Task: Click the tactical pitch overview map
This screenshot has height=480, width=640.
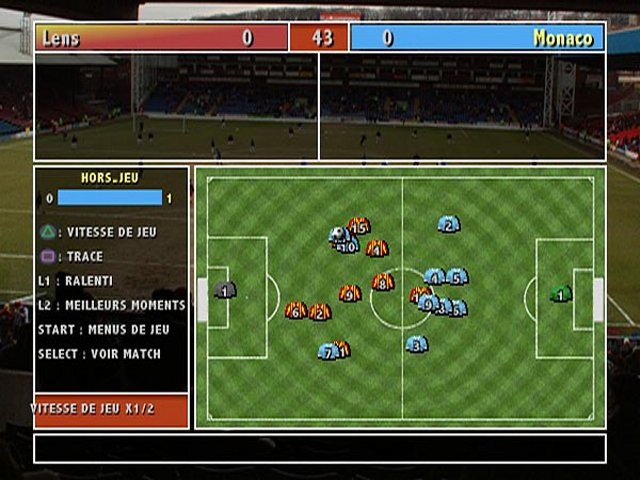Action: pyautogui.click(x=400, y=297)
